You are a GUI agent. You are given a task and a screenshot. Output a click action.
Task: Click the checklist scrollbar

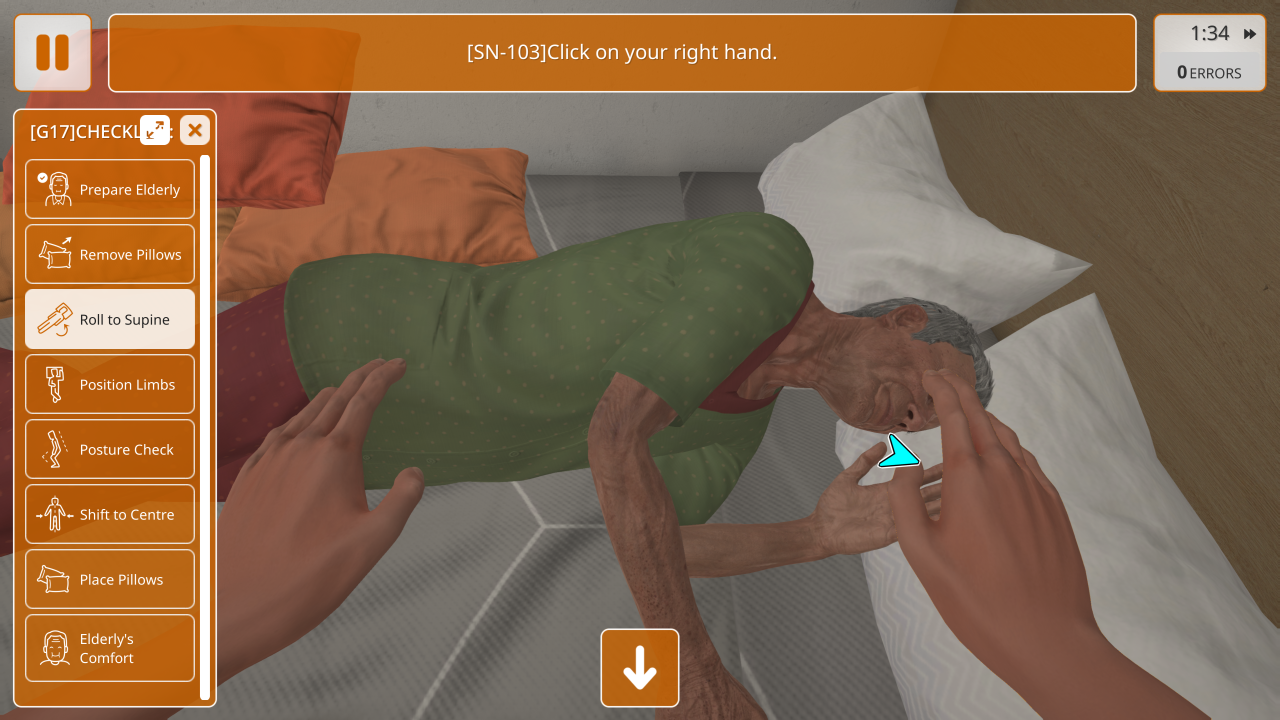coord(205,427)
